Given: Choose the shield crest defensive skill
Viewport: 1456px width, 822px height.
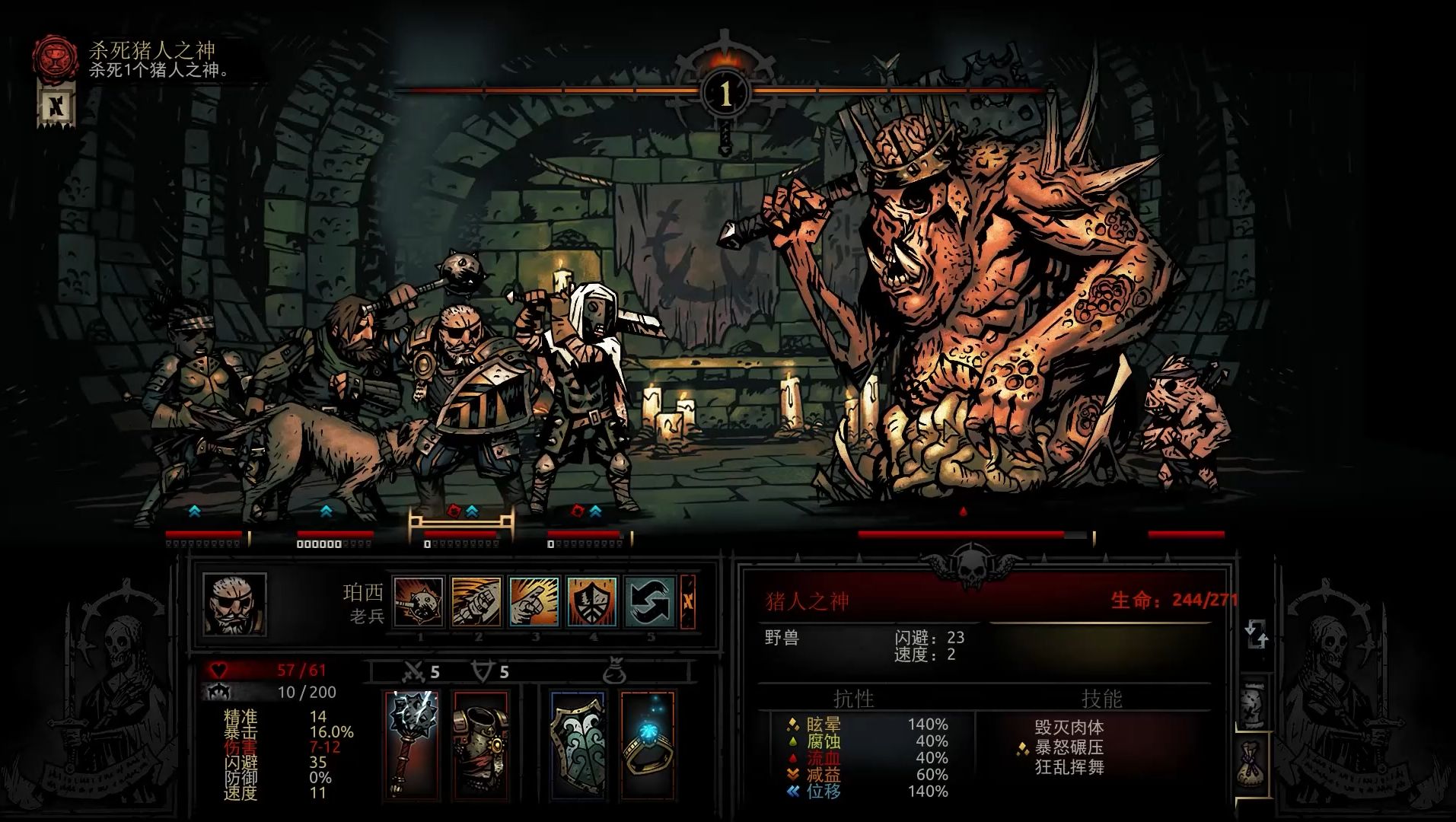Looking at the screenshot, I should tap(592, 602).
